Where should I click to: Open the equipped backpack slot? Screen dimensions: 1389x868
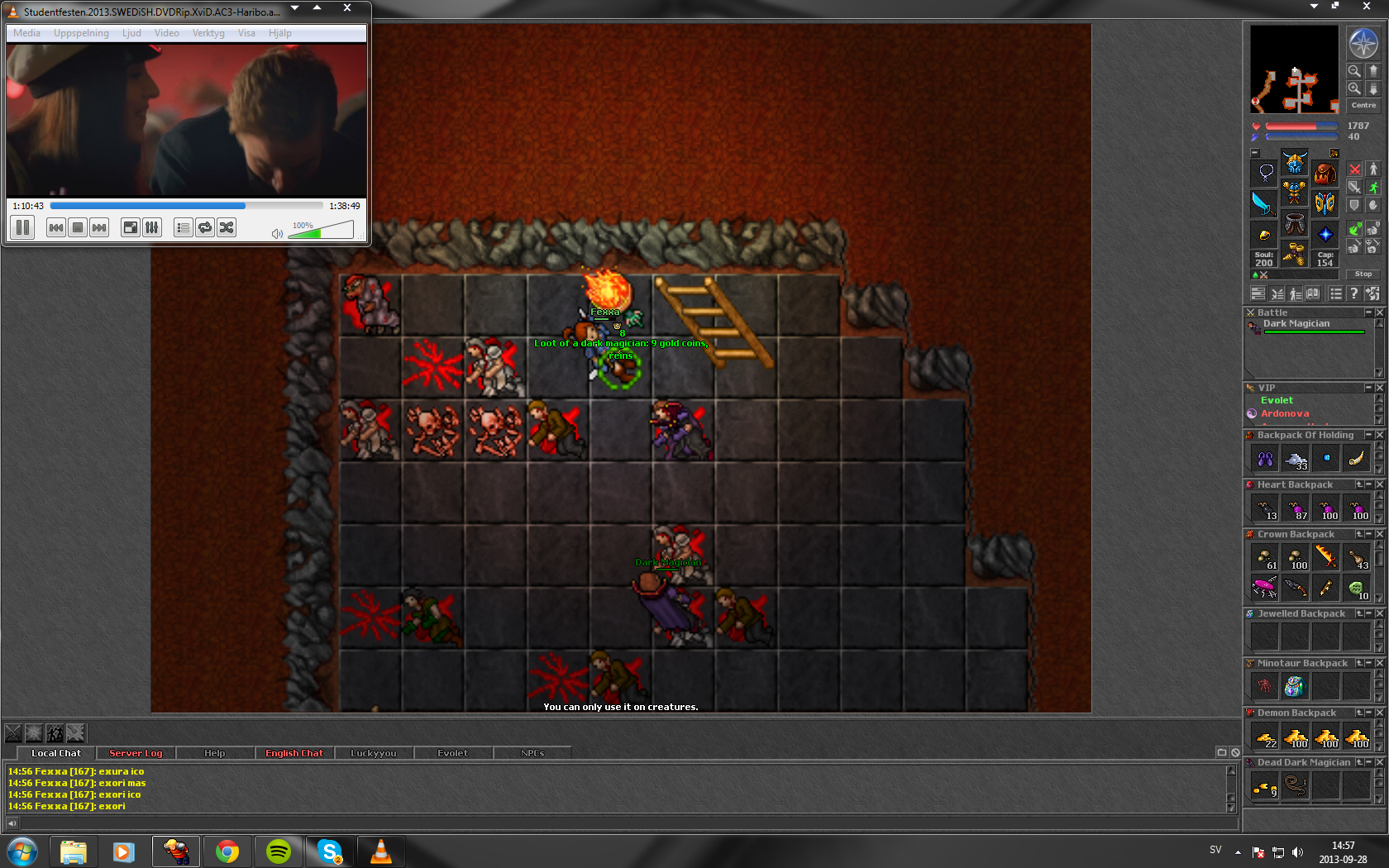[x=1325, y=174]
